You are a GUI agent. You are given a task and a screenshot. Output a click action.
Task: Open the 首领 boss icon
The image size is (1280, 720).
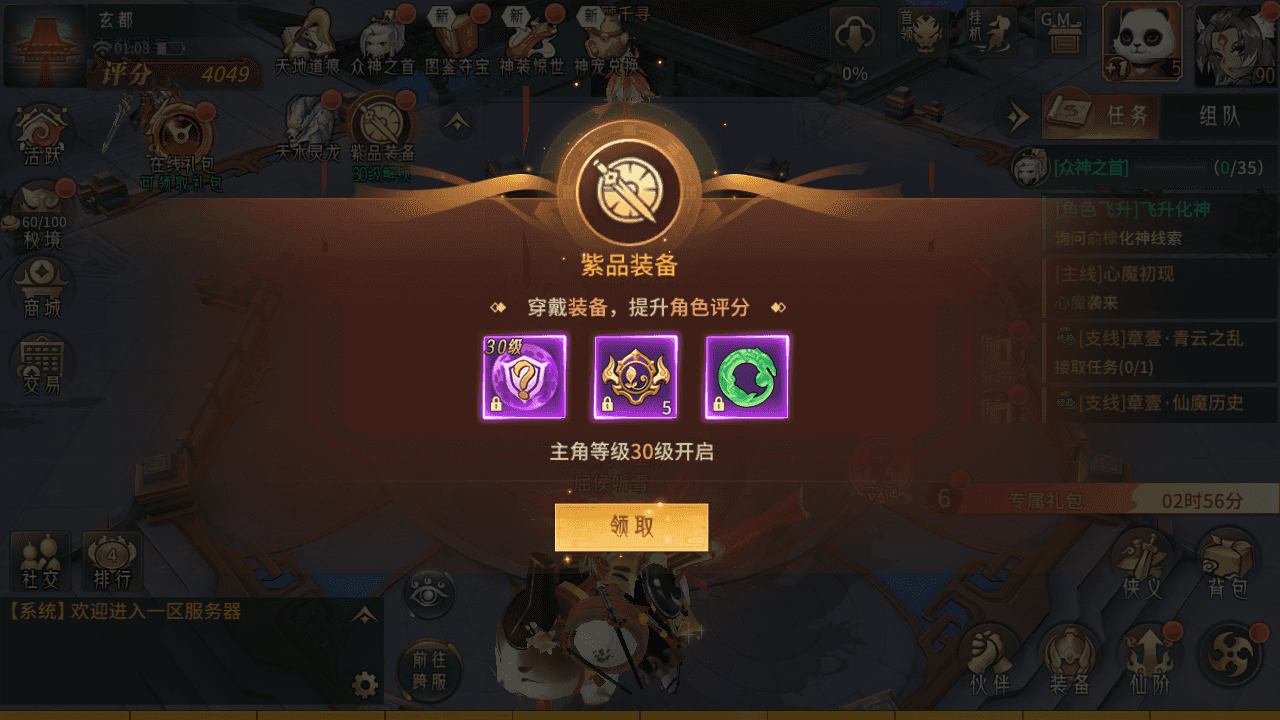(925, 32)
